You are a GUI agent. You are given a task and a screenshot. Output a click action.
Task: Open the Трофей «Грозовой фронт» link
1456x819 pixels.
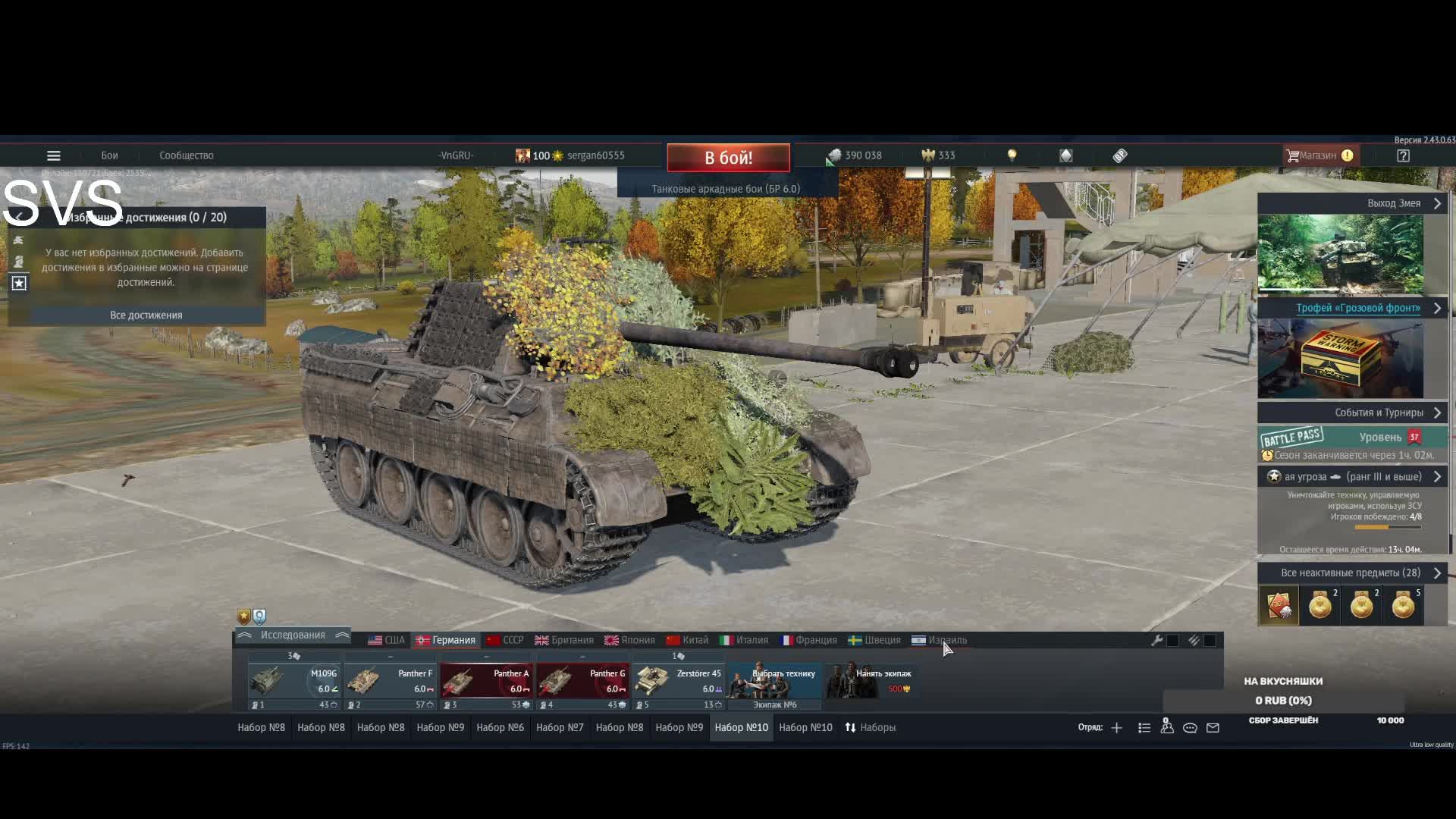[1357, 308]
